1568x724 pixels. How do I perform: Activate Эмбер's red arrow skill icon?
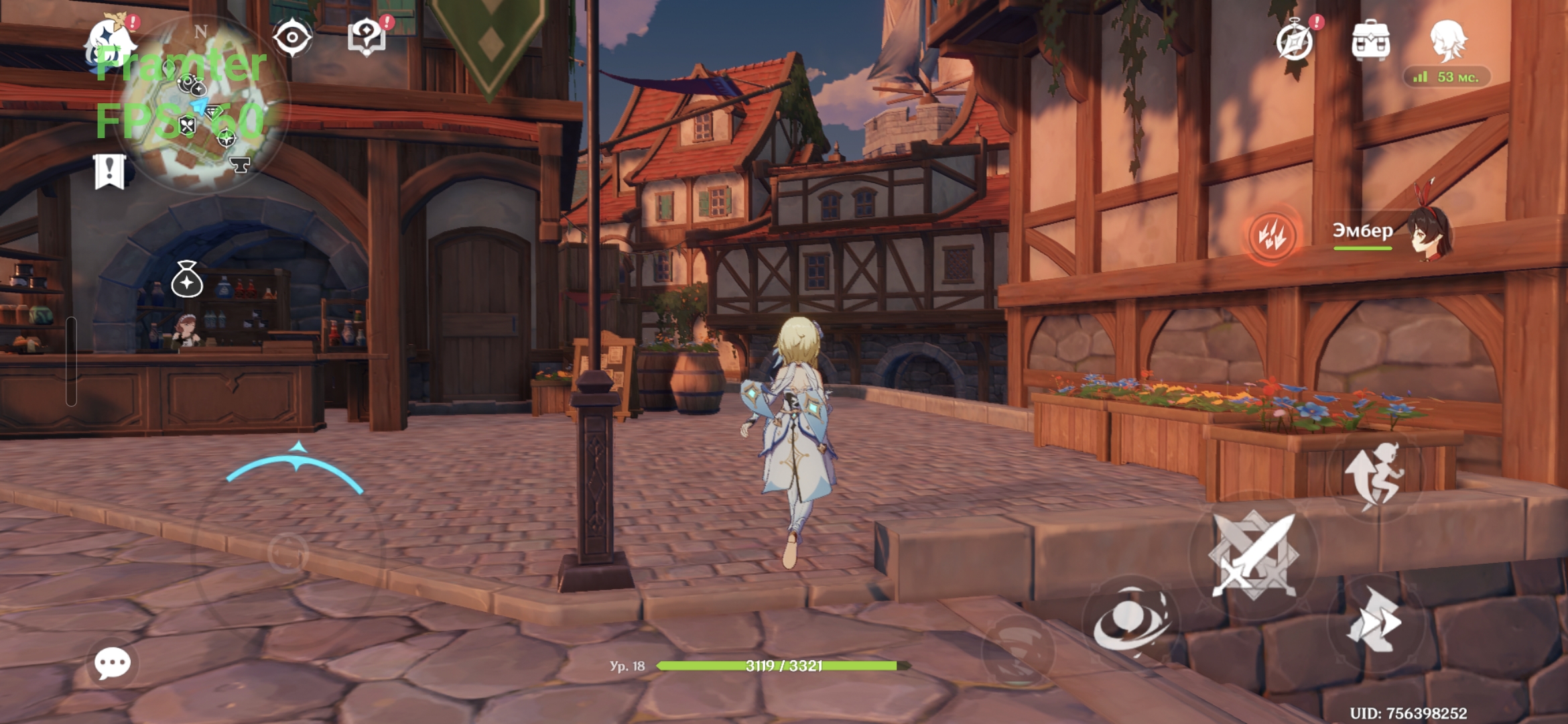pos(1271,235)
